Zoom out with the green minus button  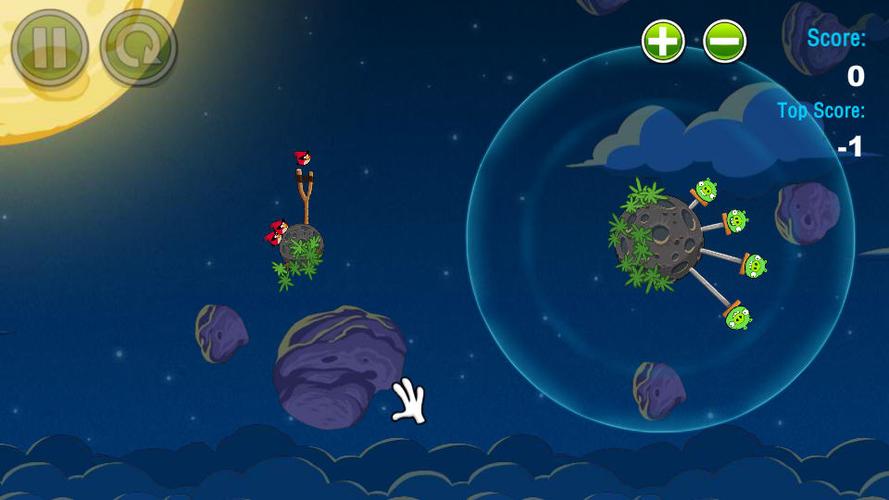coord(724,41)
